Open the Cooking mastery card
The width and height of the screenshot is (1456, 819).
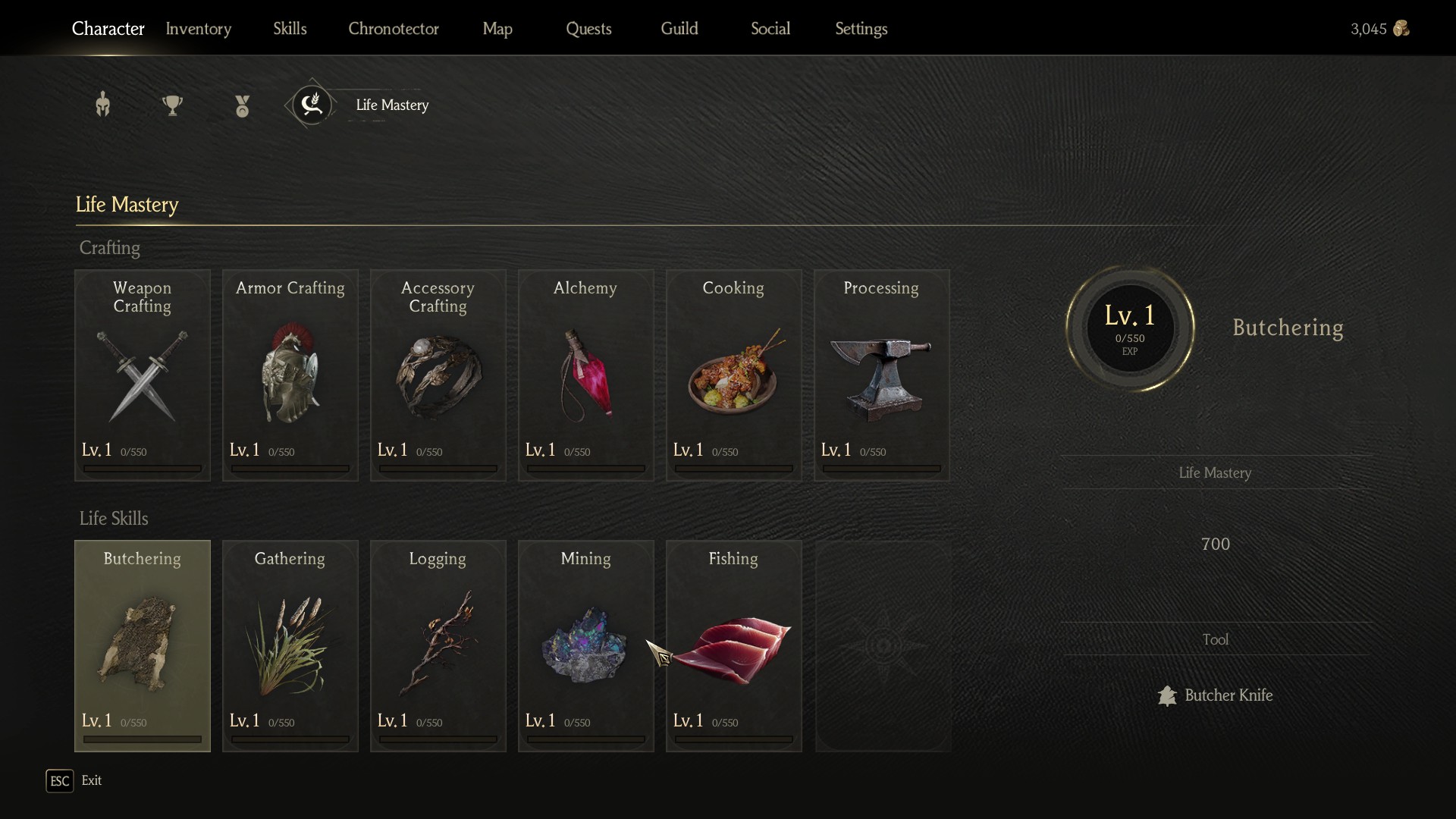733,375
